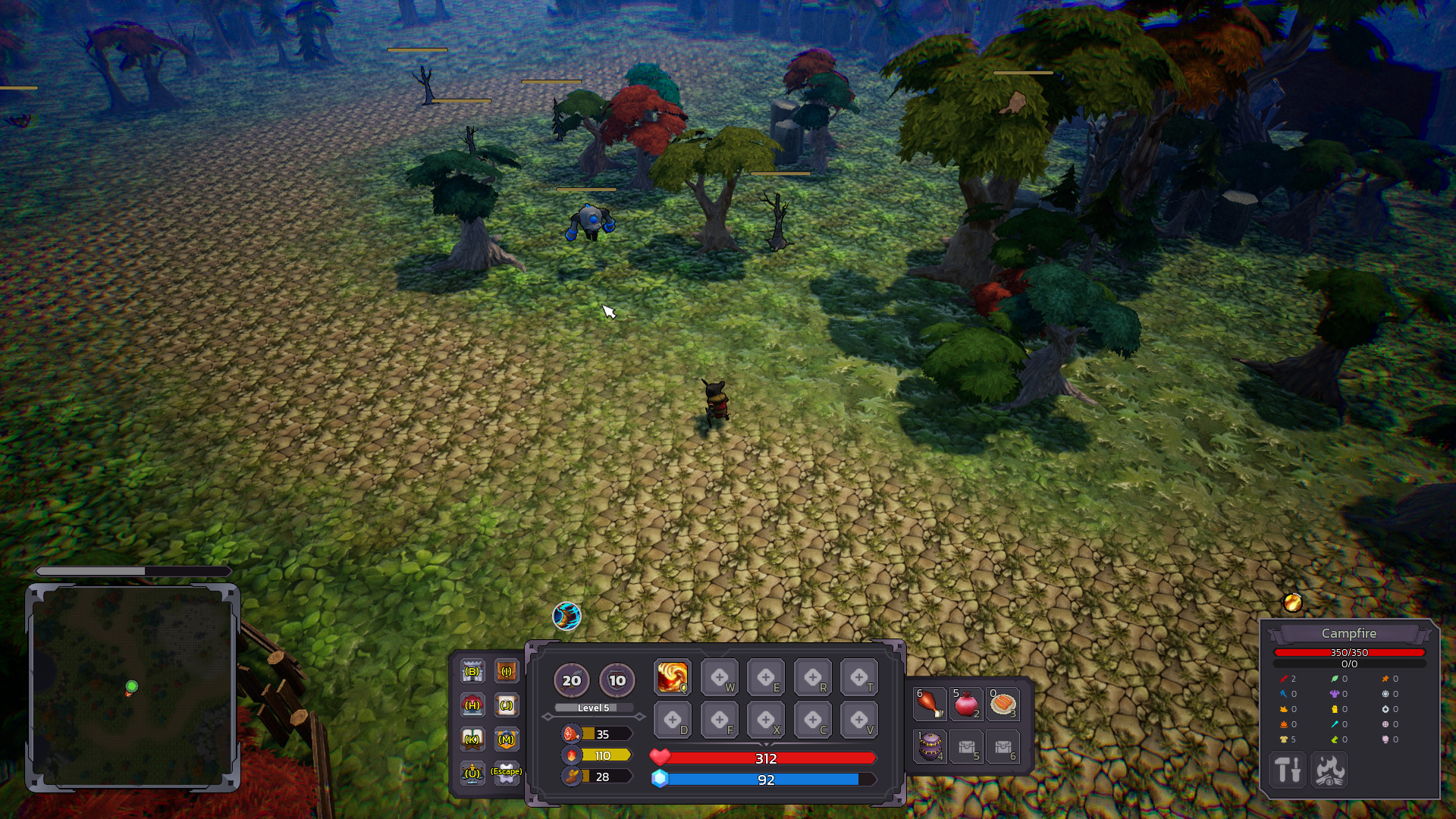The width and height of the screenshot is (1456, 819).
Task: Open the book panel via the (K) icon
Action: [x=472, y=739]
